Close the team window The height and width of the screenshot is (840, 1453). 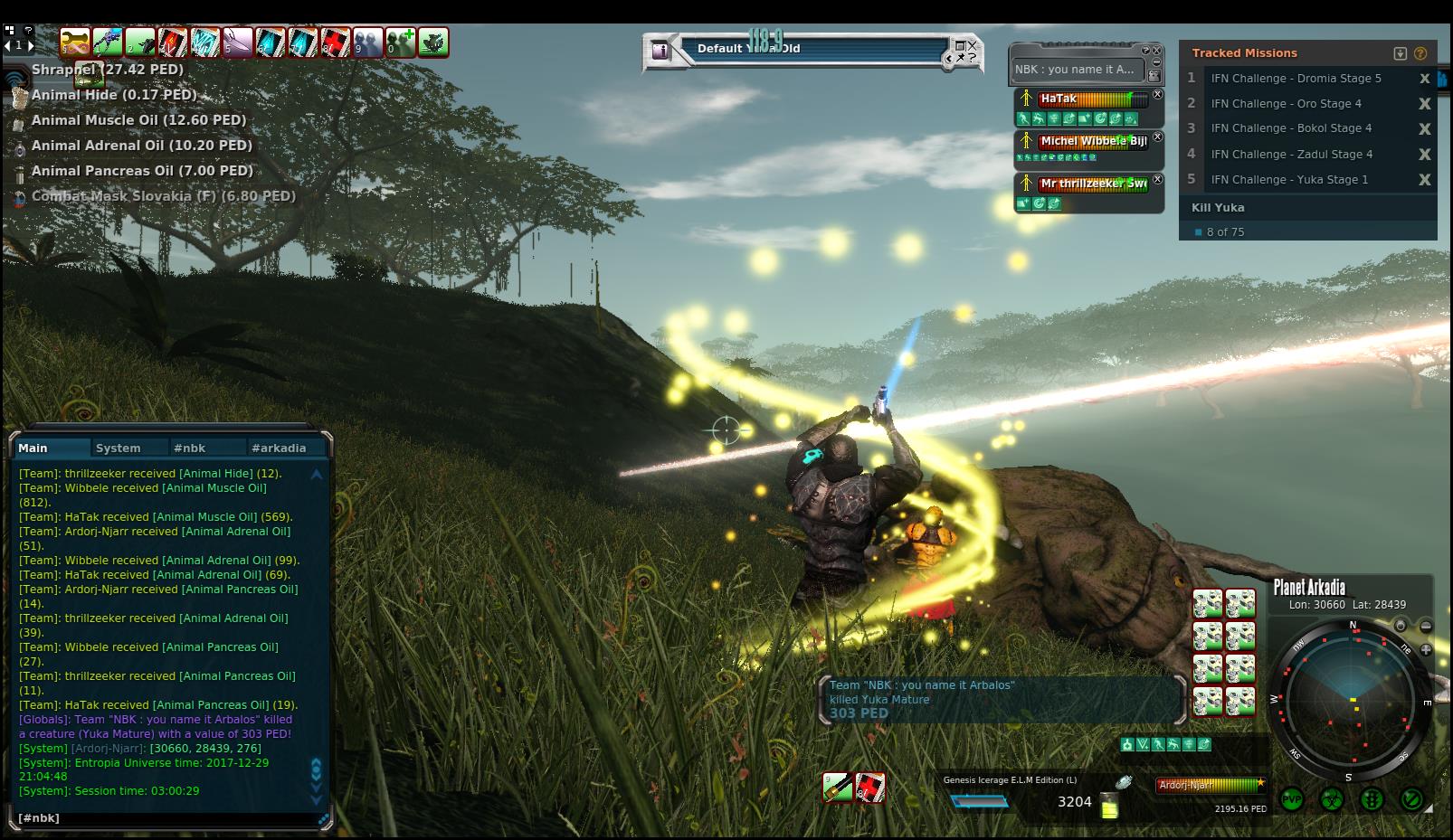tap(1156, 52)
